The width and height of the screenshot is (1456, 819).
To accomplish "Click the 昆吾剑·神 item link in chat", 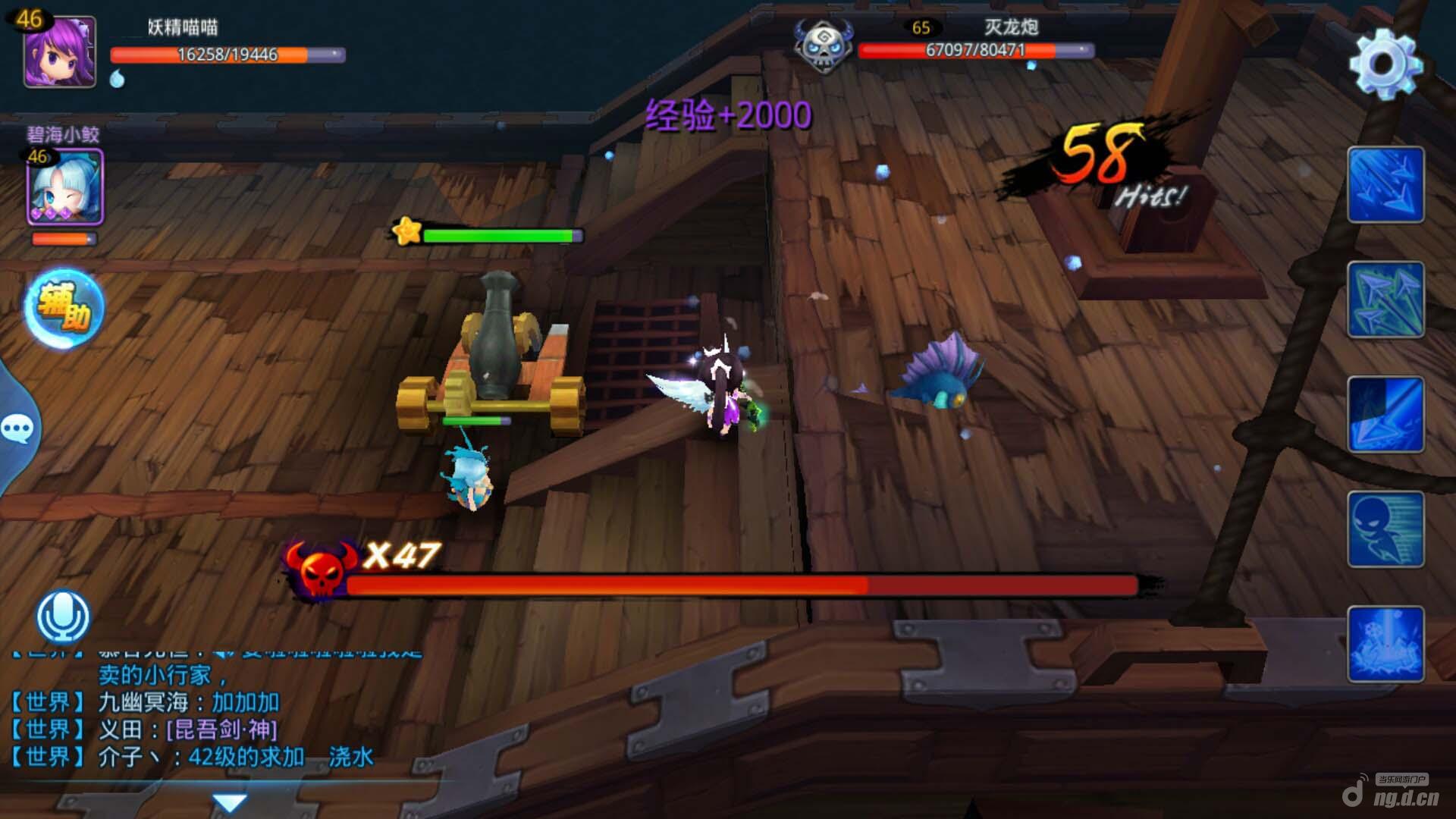I will click(x=221, y=730).
